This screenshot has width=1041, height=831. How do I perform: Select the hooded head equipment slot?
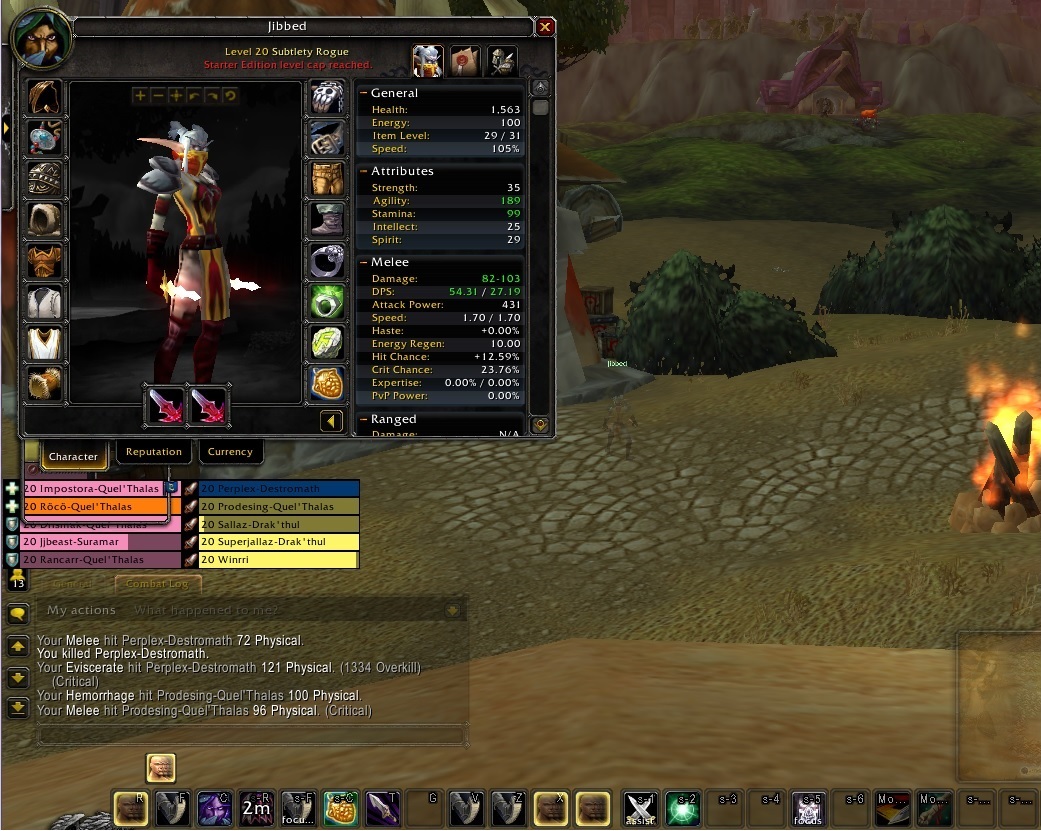[x=44, y=98]
